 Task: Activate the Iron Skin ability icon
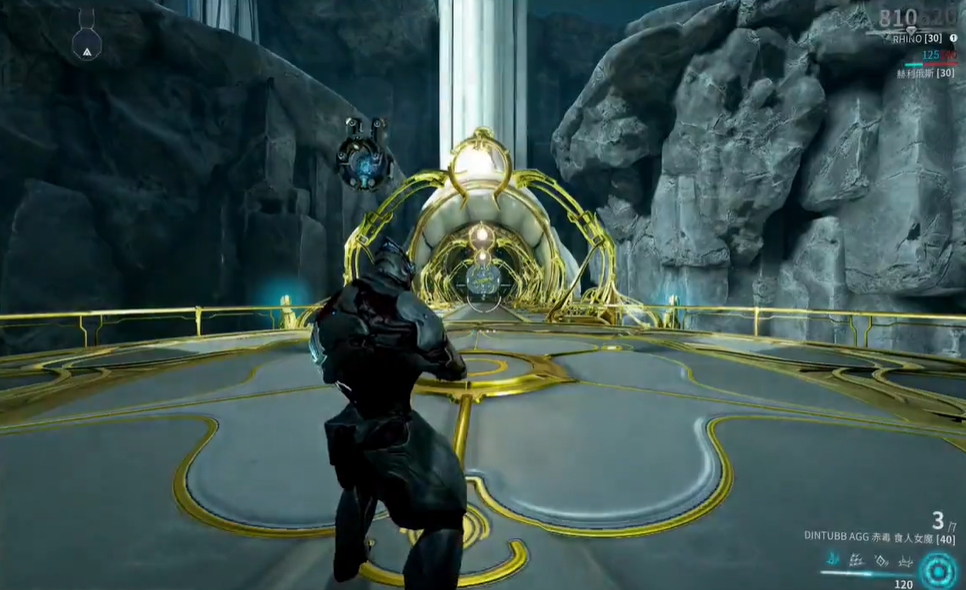tap(856, 561)
